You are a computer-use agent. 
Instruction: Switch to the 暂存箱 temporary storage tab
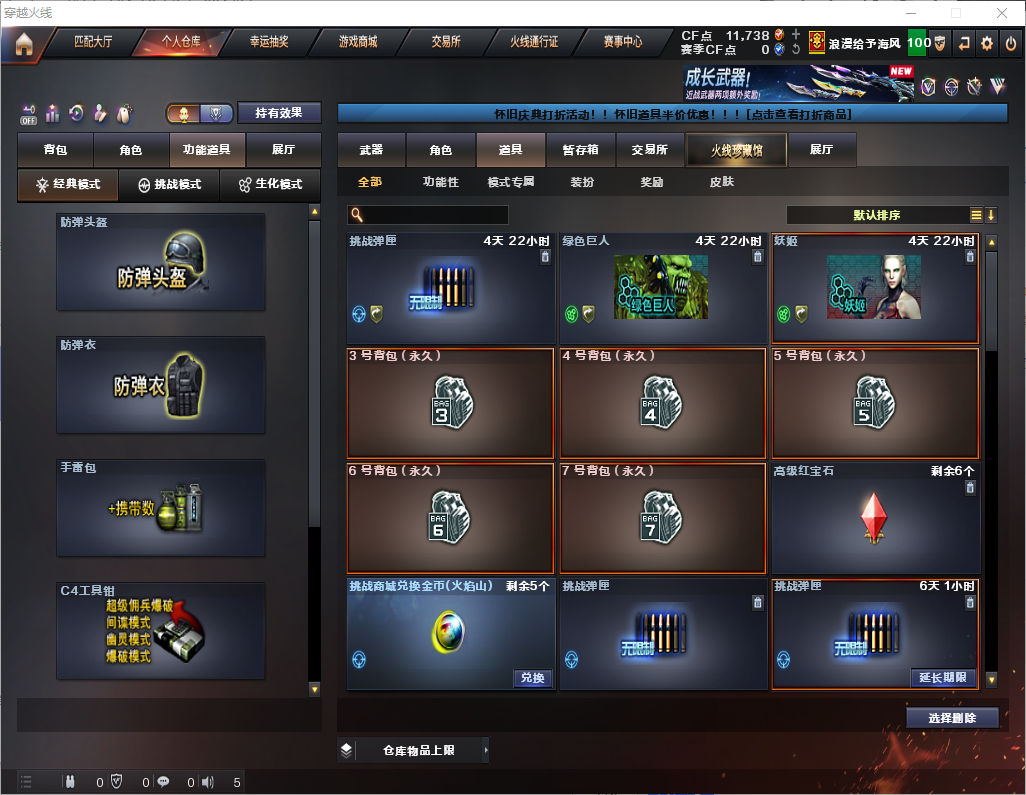point(581,150)
